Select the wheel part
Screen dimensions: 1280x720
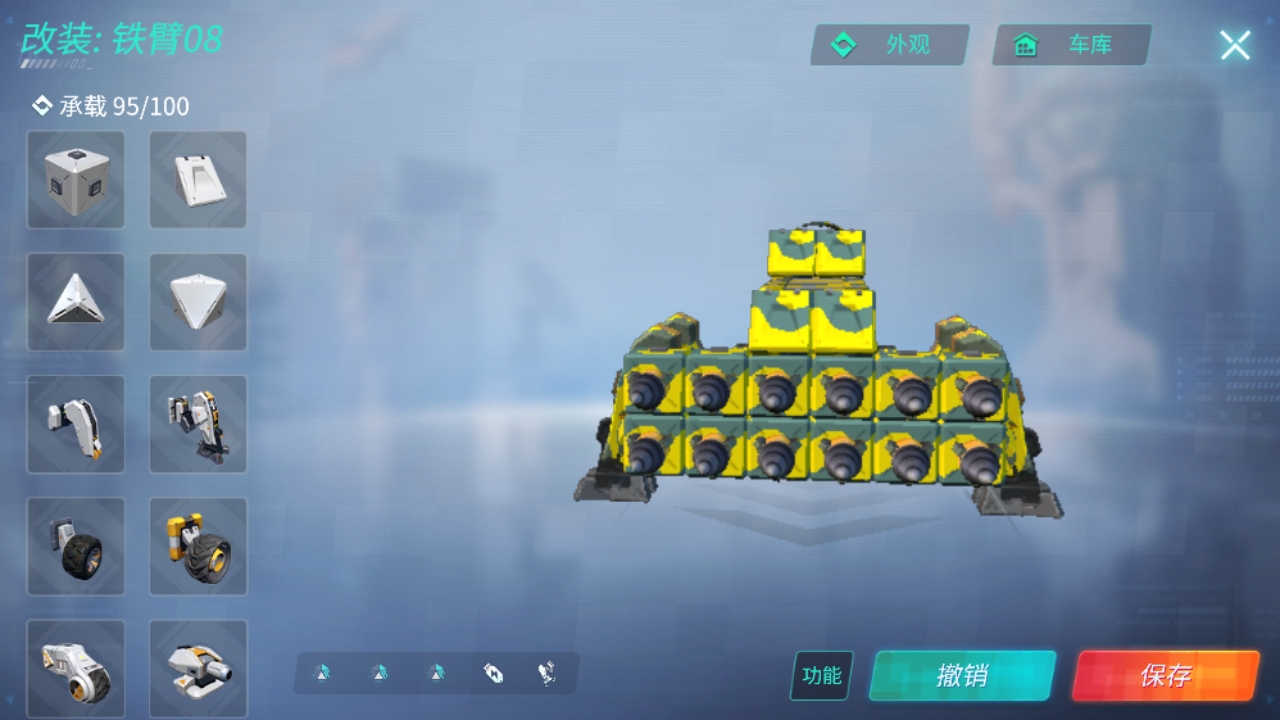pos(76,545)
